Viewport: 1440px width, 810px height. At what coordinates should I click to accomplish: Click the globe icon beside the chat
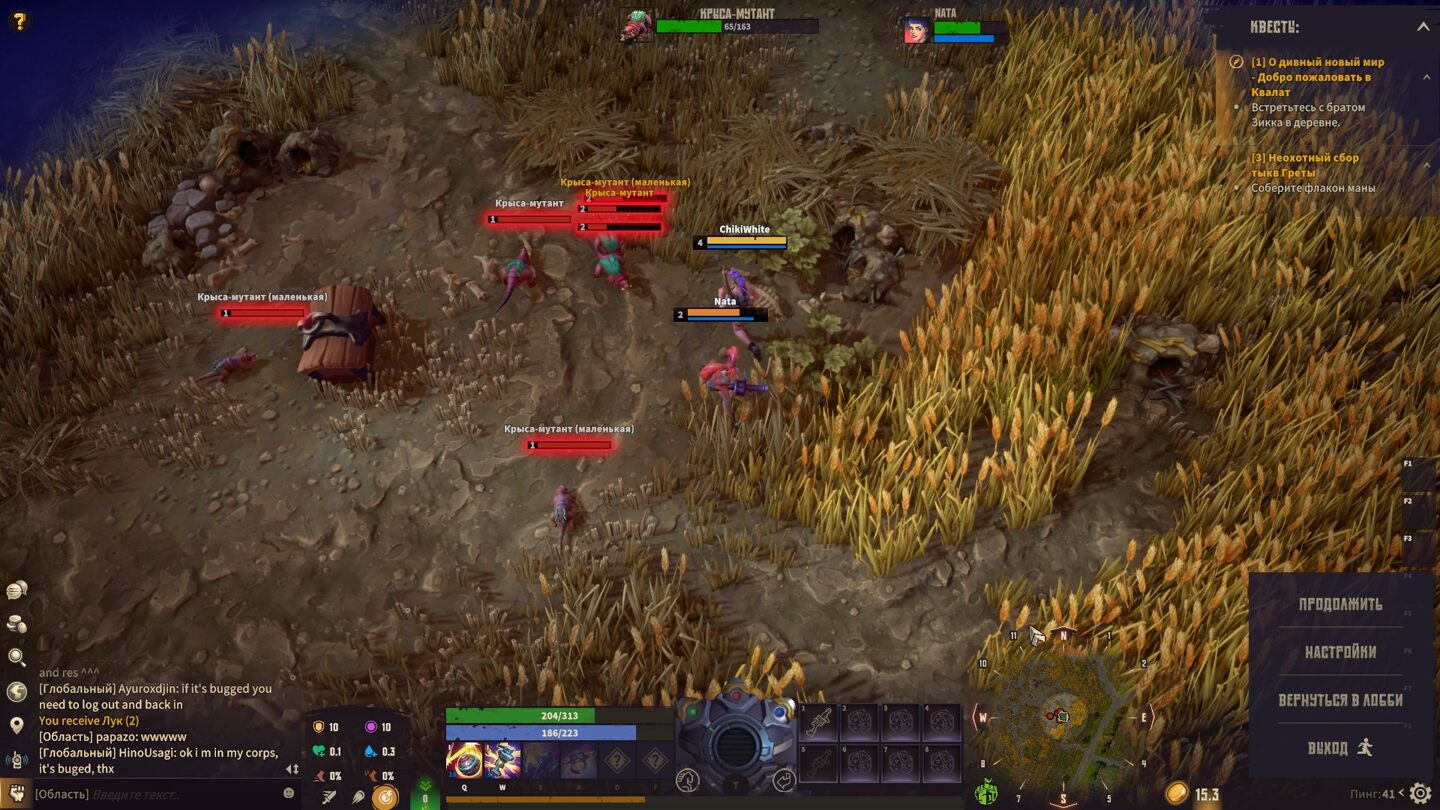(16, 691)
